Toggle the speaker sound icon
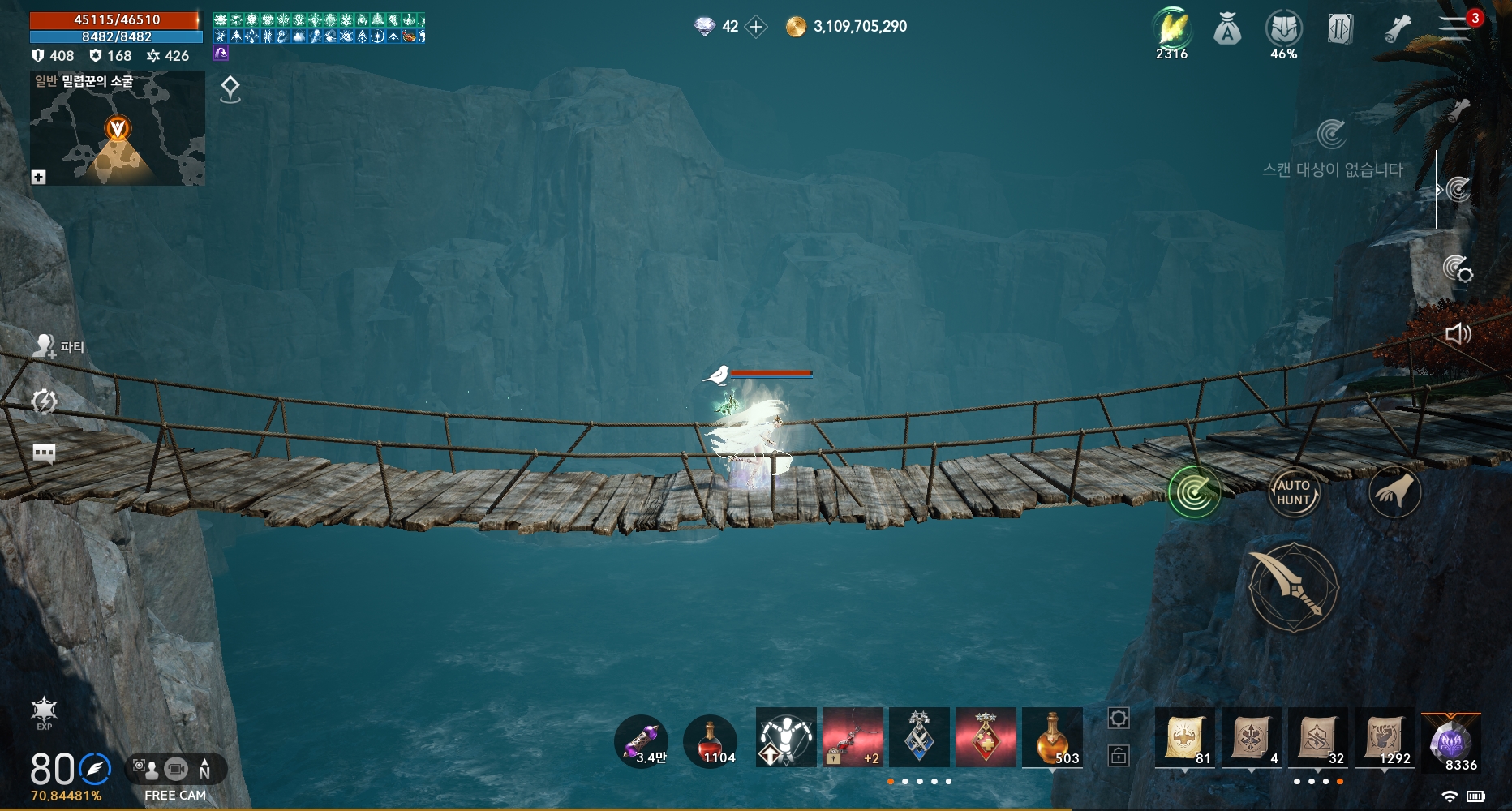This screenshot has height=811, width=1512. [1458, 333]
